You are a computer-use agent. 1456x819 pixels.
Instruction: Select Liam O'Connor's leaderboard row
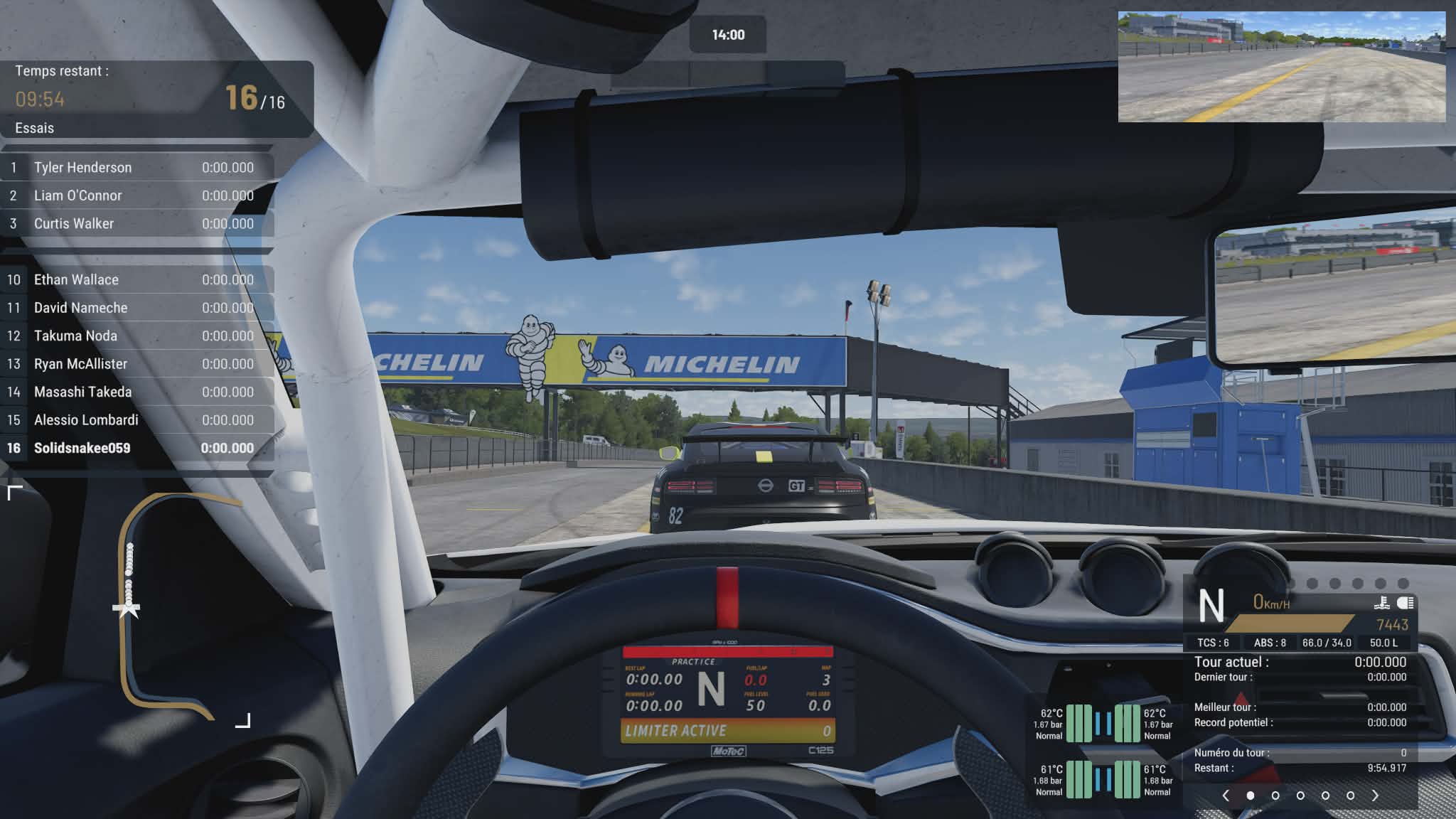pos(136,196)
